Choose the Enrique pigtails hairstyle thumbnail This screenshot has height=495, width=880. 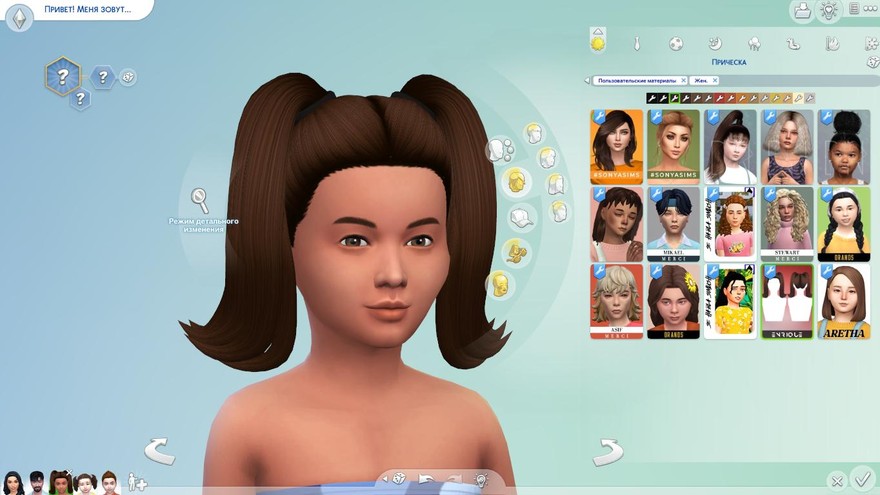(x=787, y=301)
